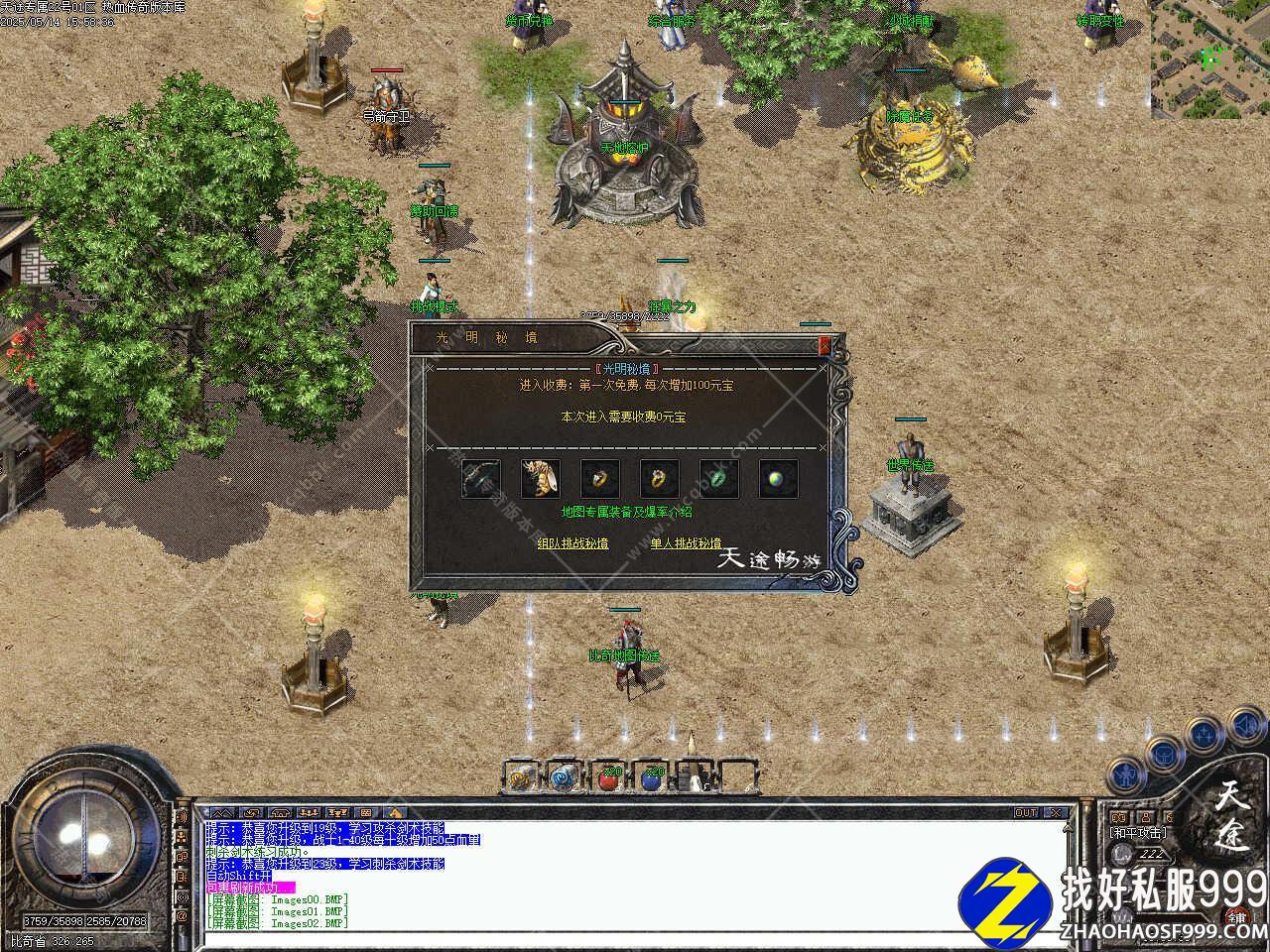1270x952 pixels.
Task: Inspect the bow reward icon
Action: 481,479
